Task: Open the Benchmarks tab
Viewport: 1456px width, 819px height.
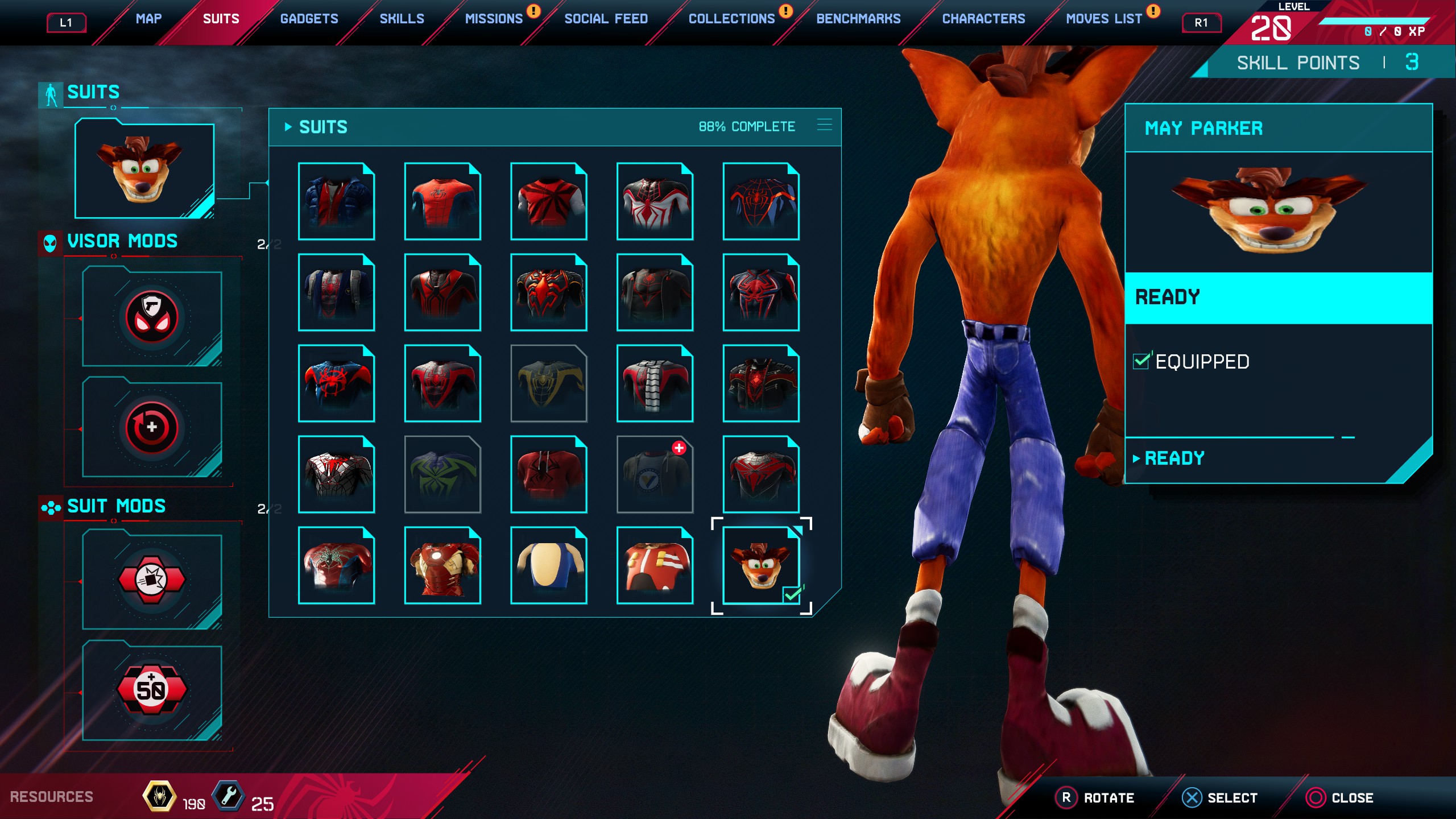Action: click(858, 18)
